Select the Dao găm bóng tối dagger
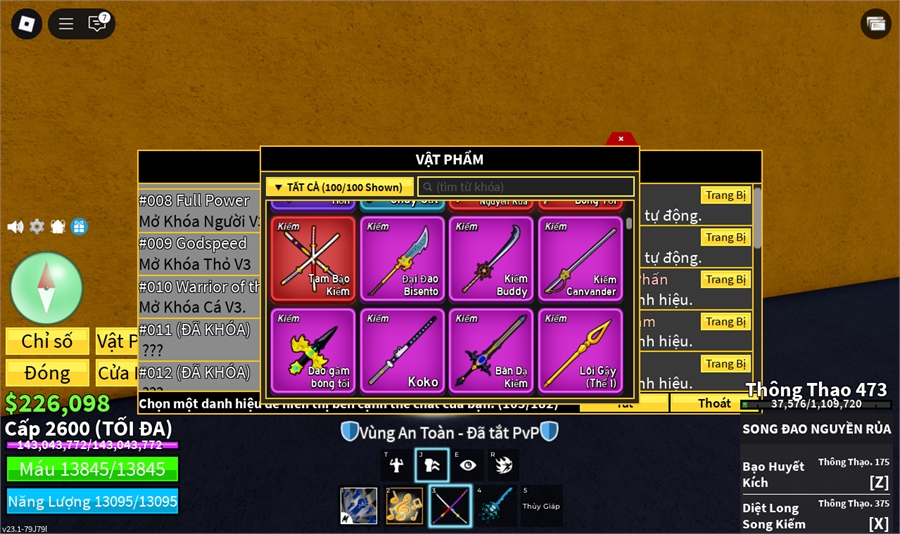The width and height of the screenshot is (900, 534). [313, 350]
